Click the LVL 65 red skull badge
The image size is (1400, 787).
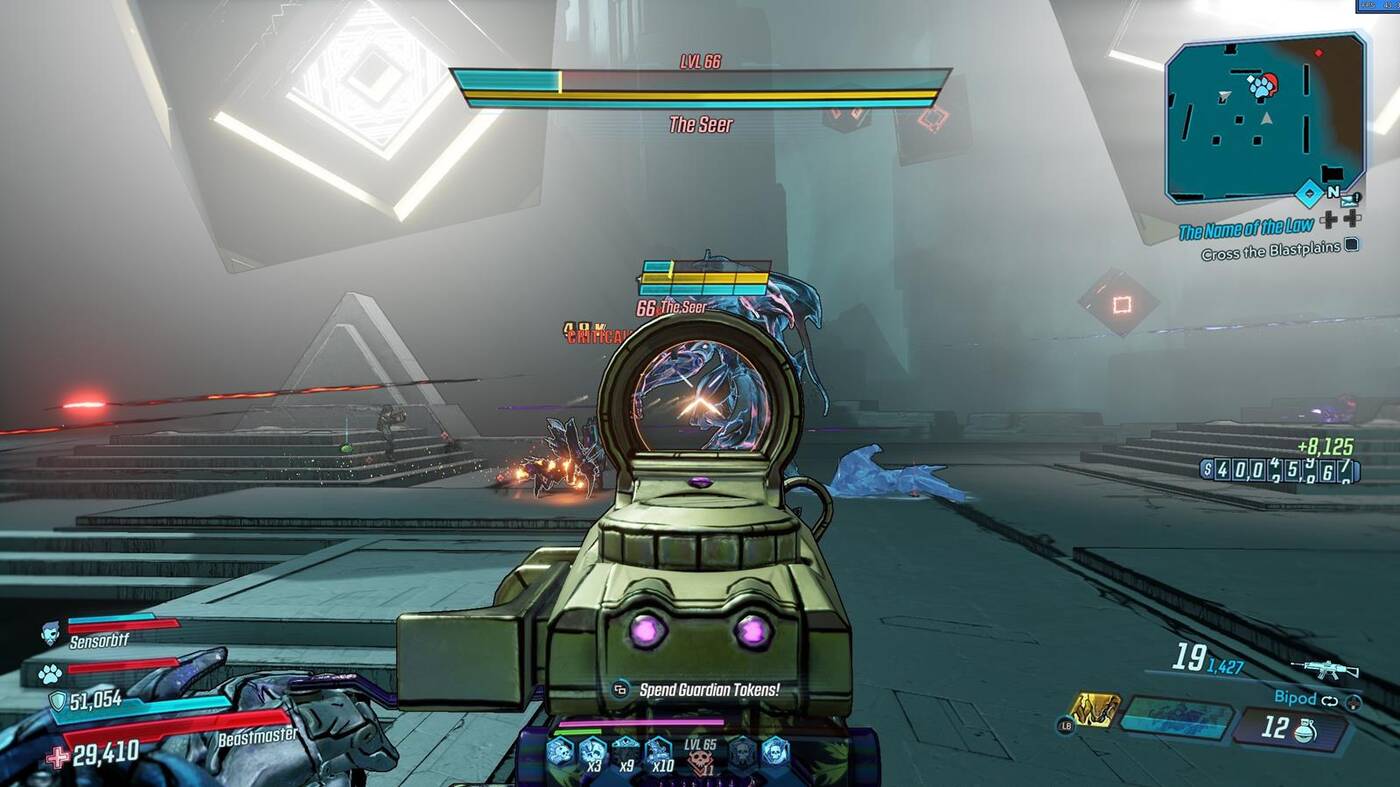[700, 757]
